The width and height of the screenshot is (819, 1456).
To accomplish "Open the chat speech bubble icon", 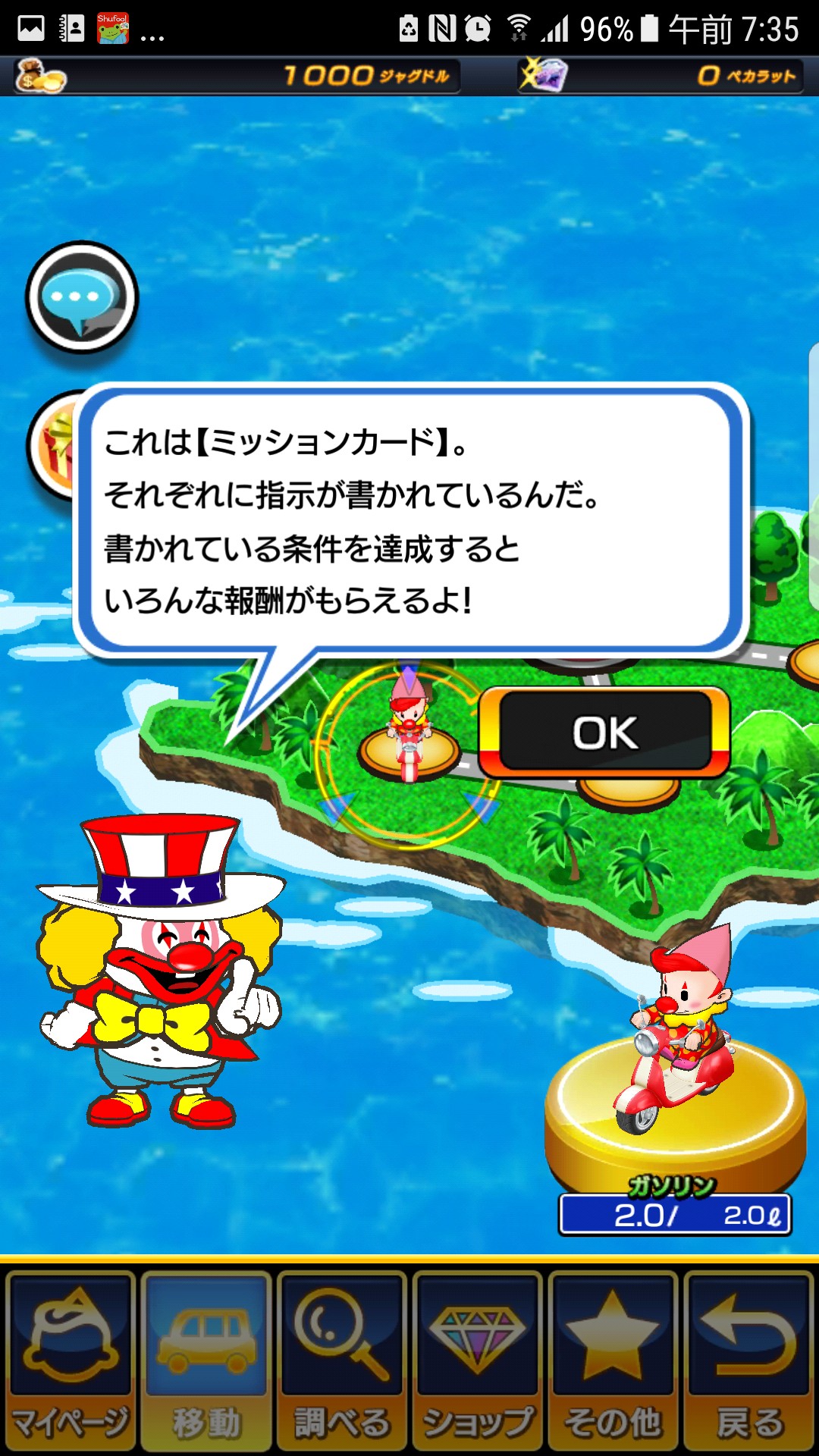I will tap(82, 297).
